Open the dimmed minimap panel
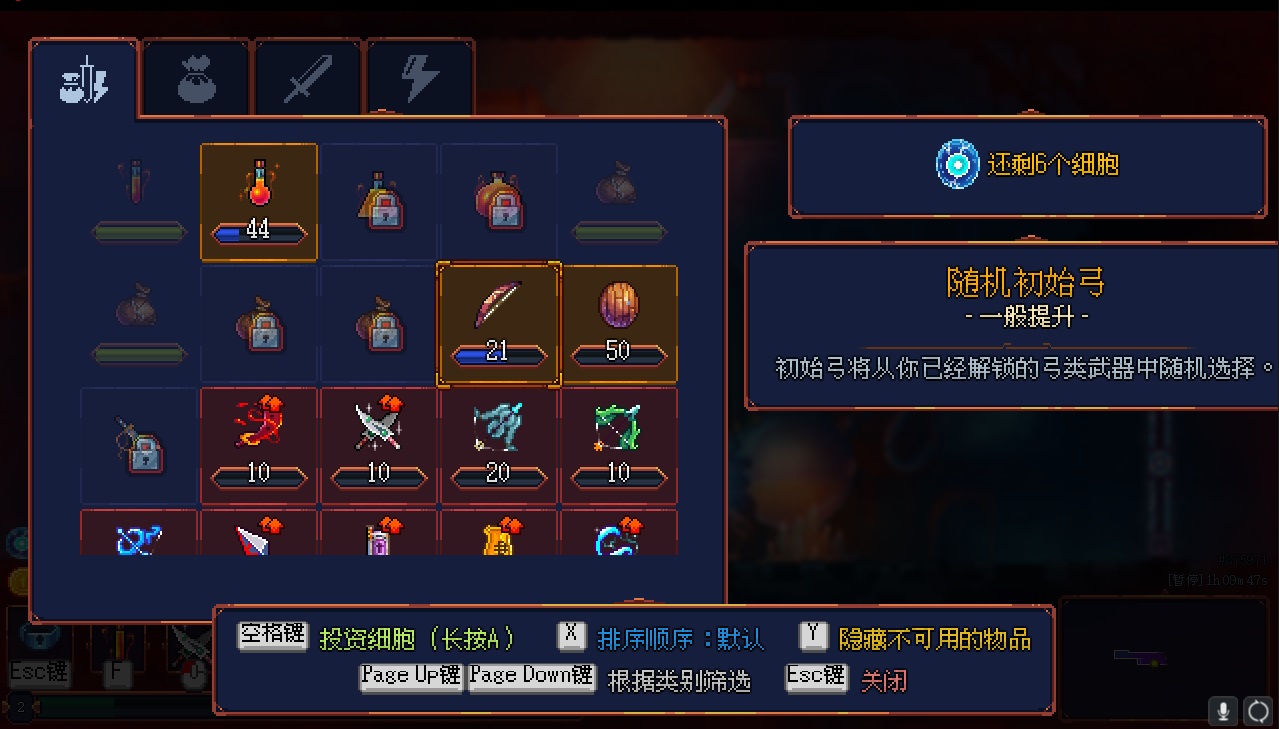The width and height of the screenshot is (1279, 729). coord(1139,656)
